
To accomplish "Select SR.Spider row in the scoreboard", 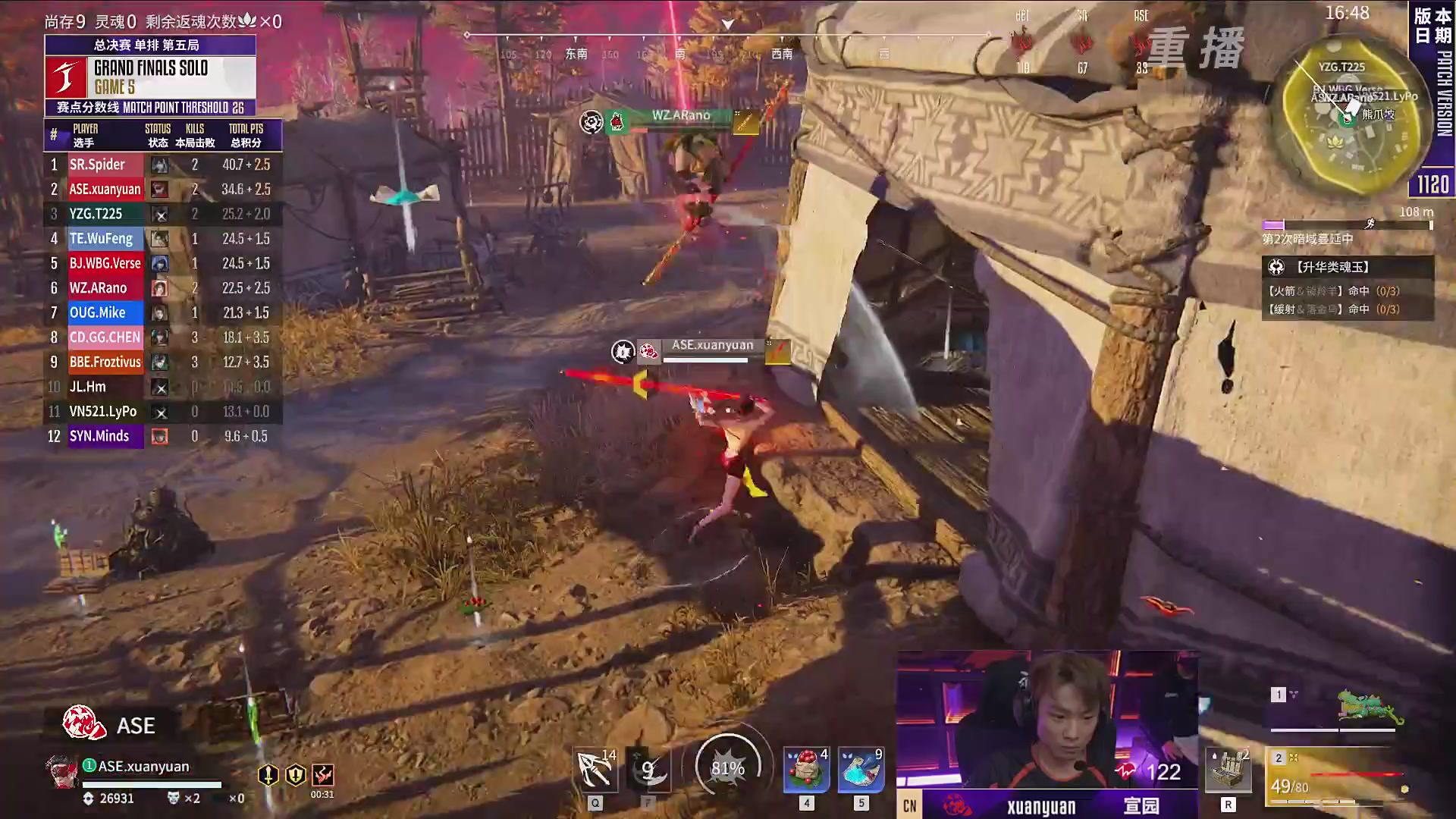I will [163, 165].
